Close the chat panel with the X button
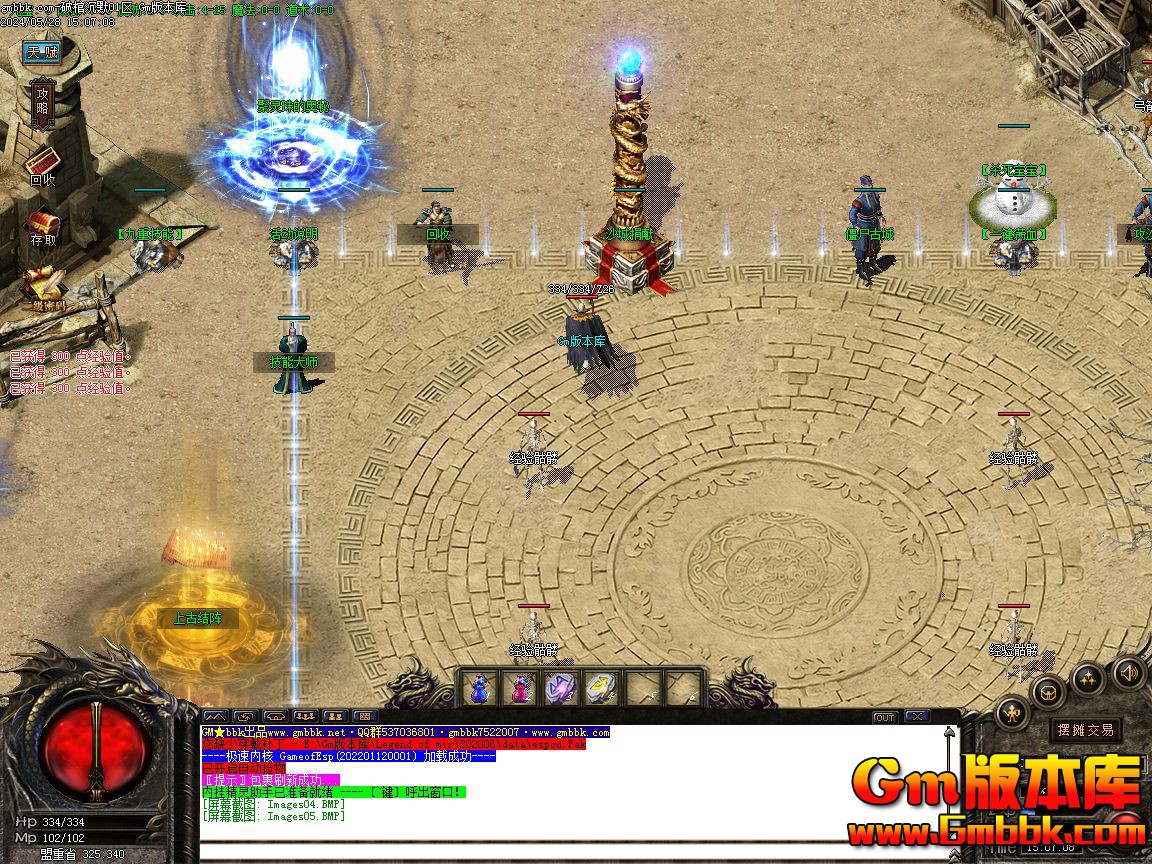This screenshot has height=864, width=1152. [916, 717]
